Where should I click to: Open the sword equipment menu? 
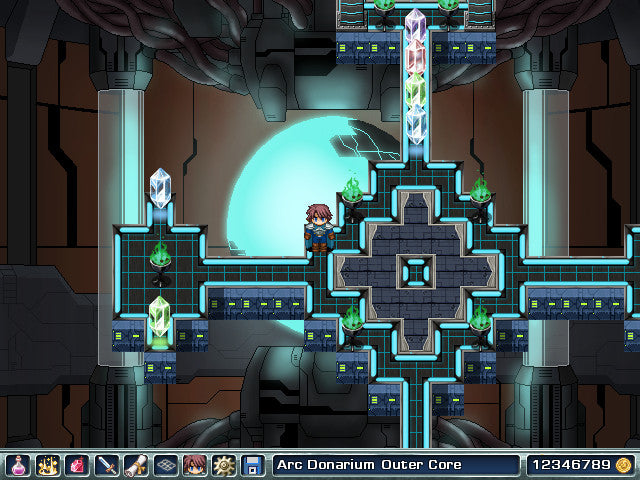[106, 465]
